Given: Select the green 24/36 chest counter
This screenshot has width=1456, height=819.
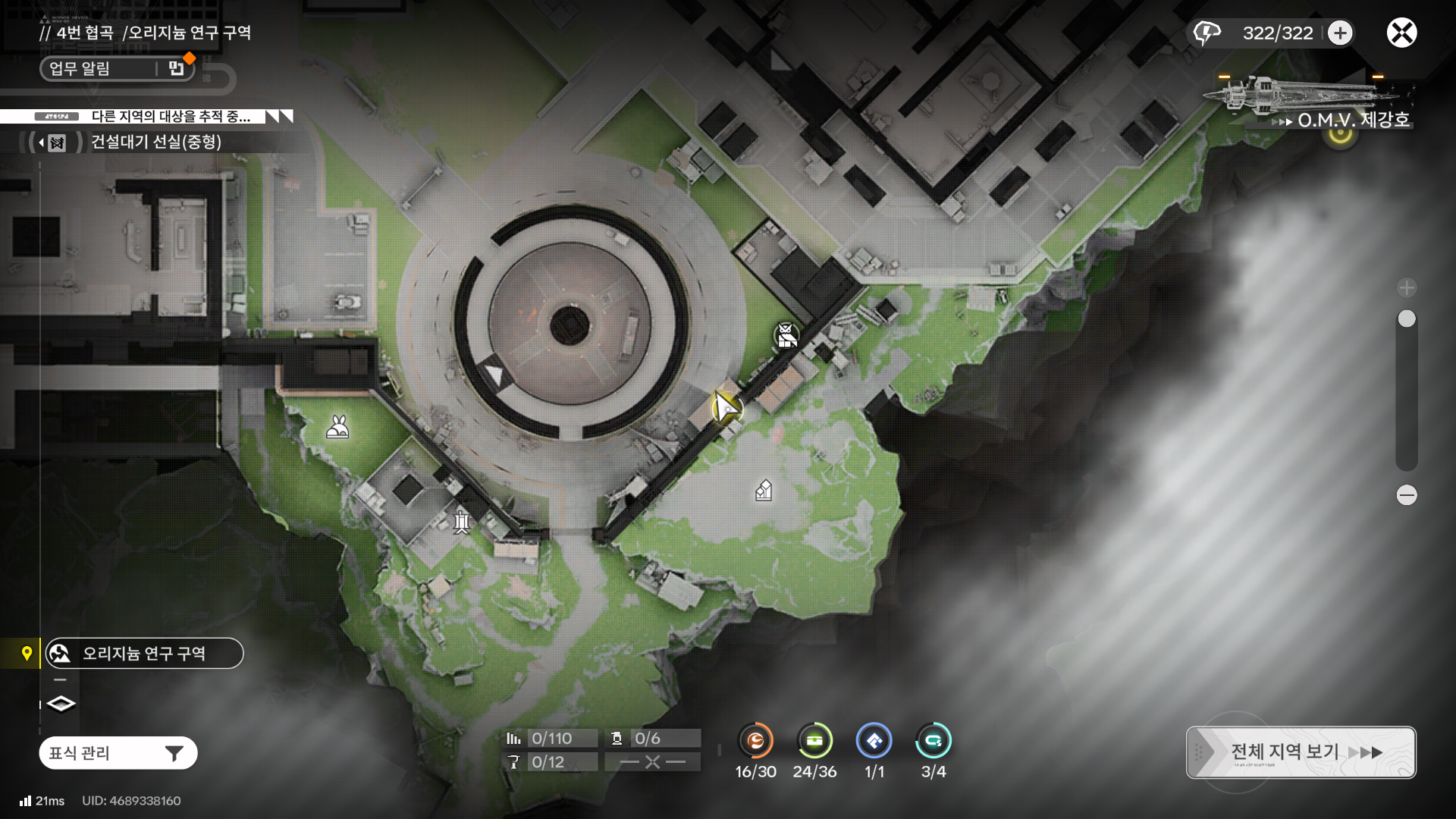Looking at the screenshot, I should [814, 741].
